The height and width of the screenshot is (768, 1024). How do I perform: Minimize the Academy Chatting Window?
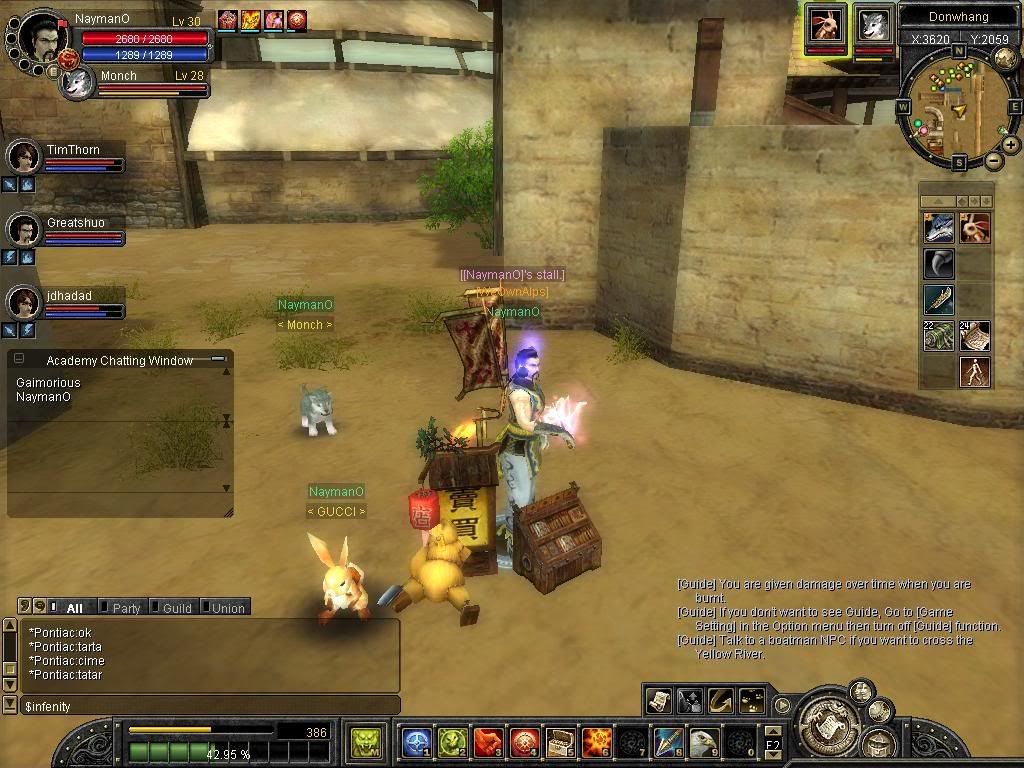217,358
